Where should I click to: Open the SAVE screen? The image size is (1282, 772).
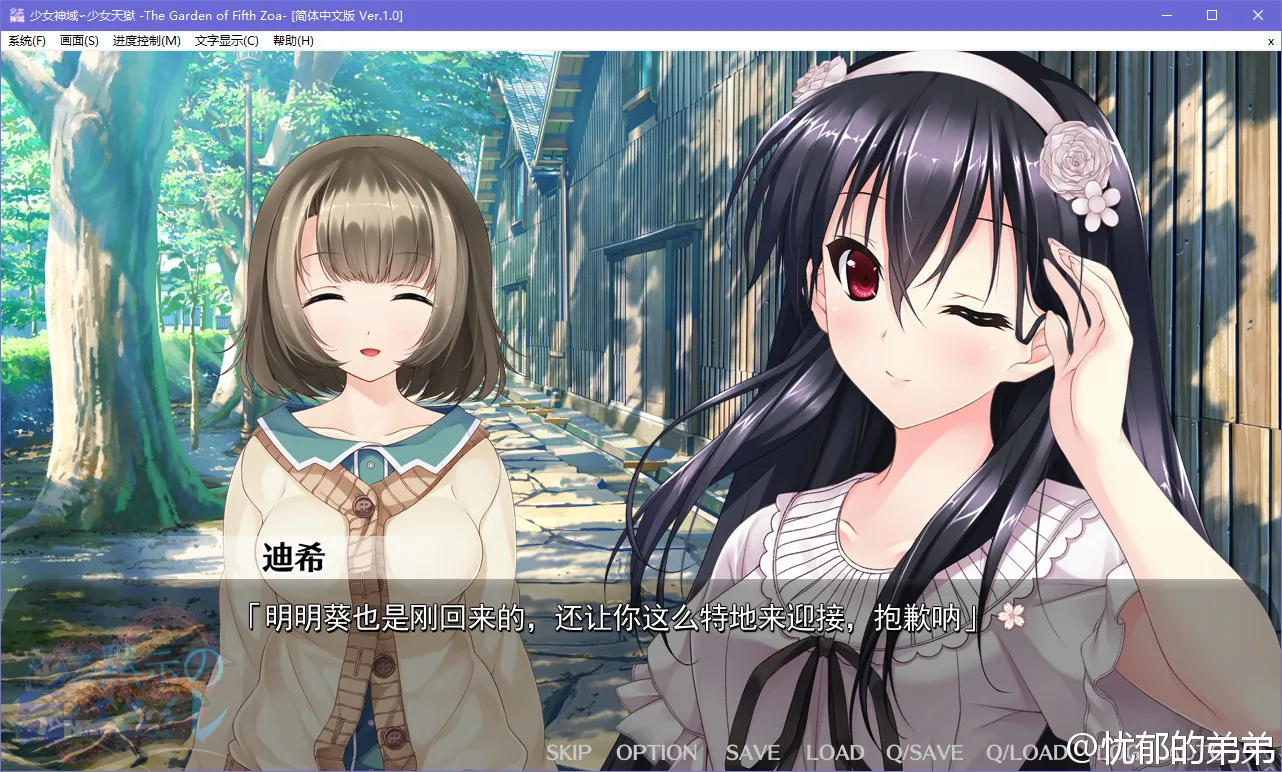[x=751, y=753]
